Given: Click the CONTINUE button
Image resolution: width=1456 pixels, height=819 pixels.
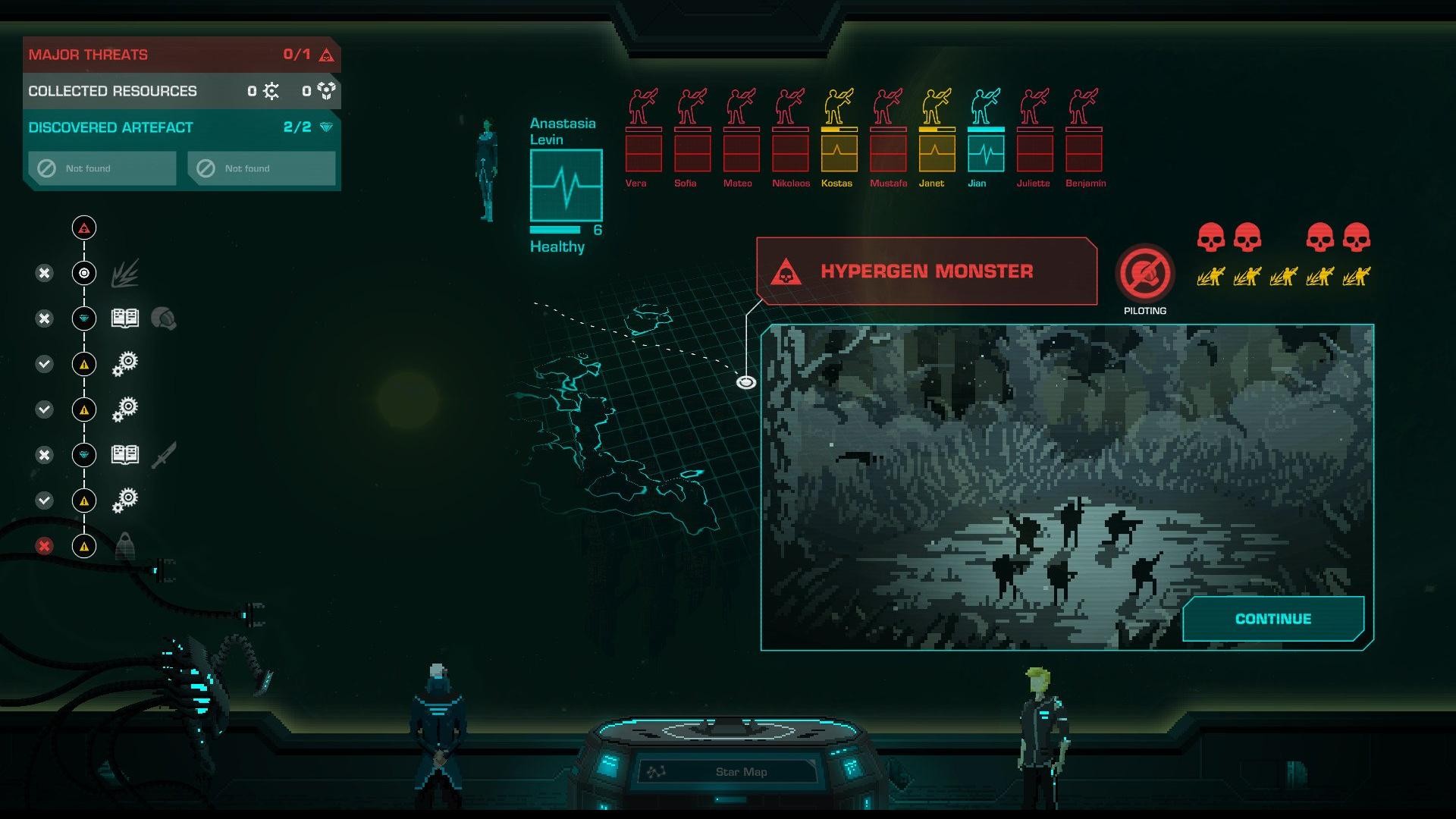Looking at the screenshot, I should click(x=1272, y=619).
